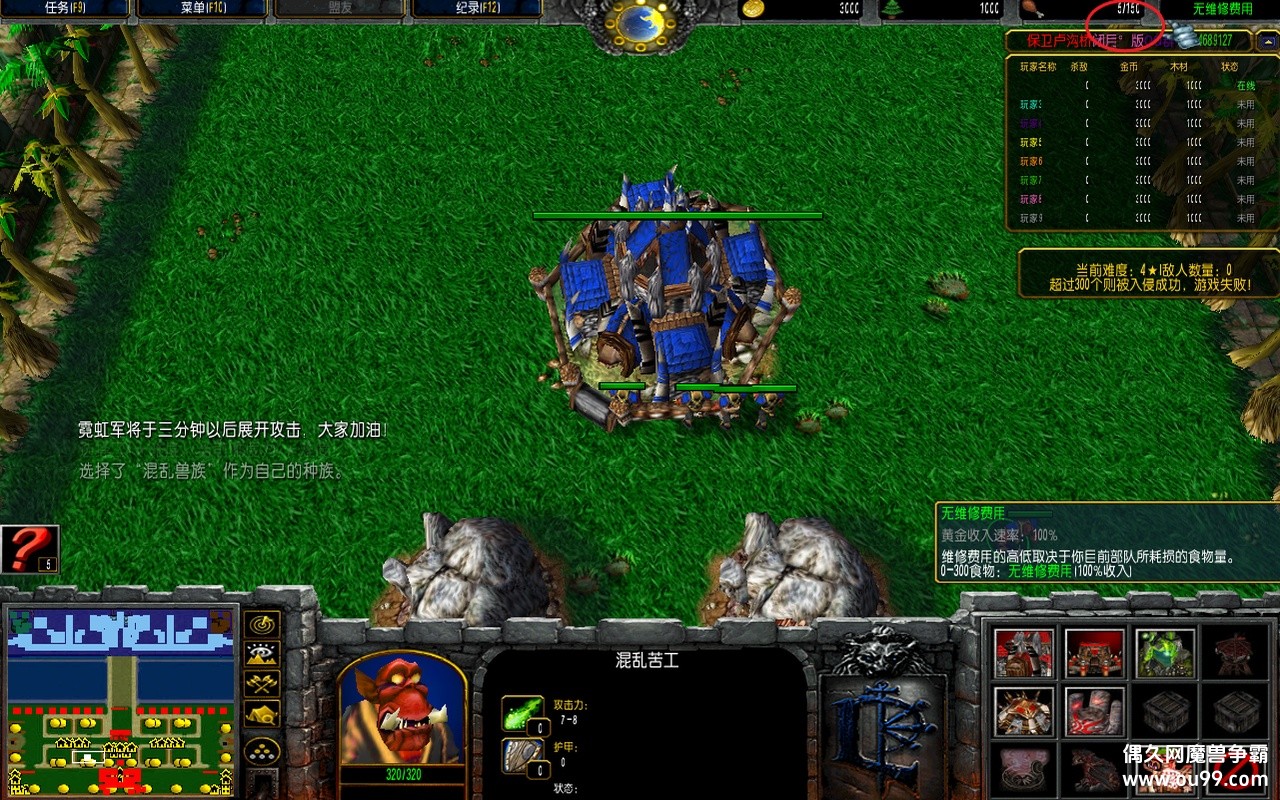The image size is (1280, 800).
Task: Choose the red-eyed stone burrow icon
Action: [1093, 712]
